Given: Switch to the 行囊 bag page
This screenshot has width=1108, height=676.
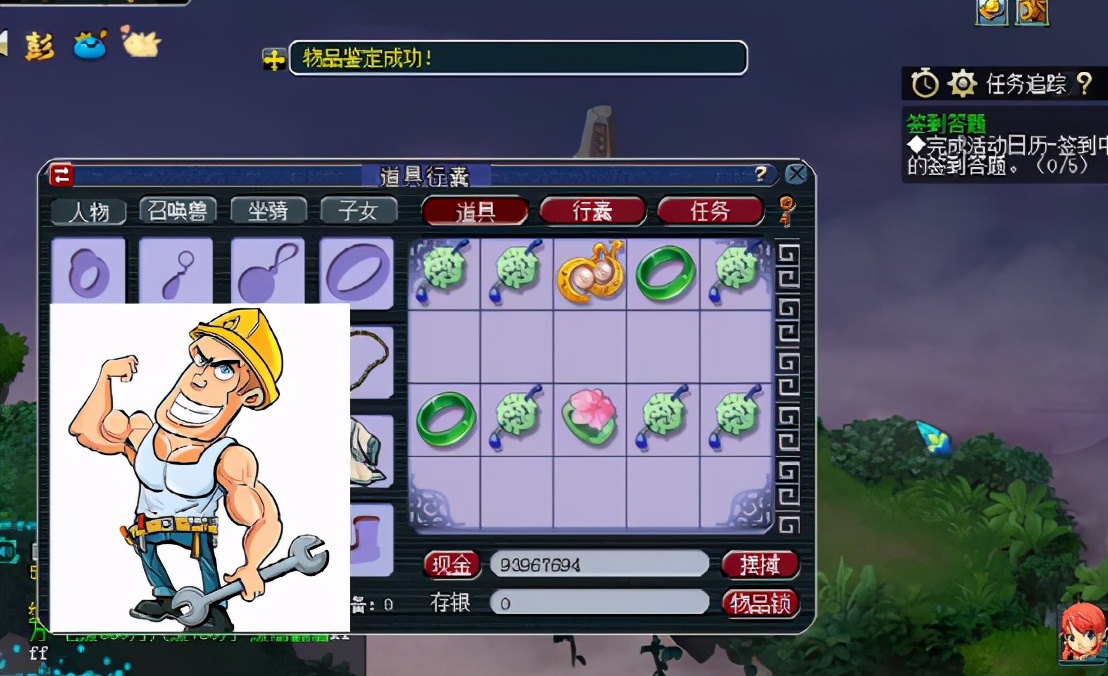Looking at the screenshot, I should (592, 211).
